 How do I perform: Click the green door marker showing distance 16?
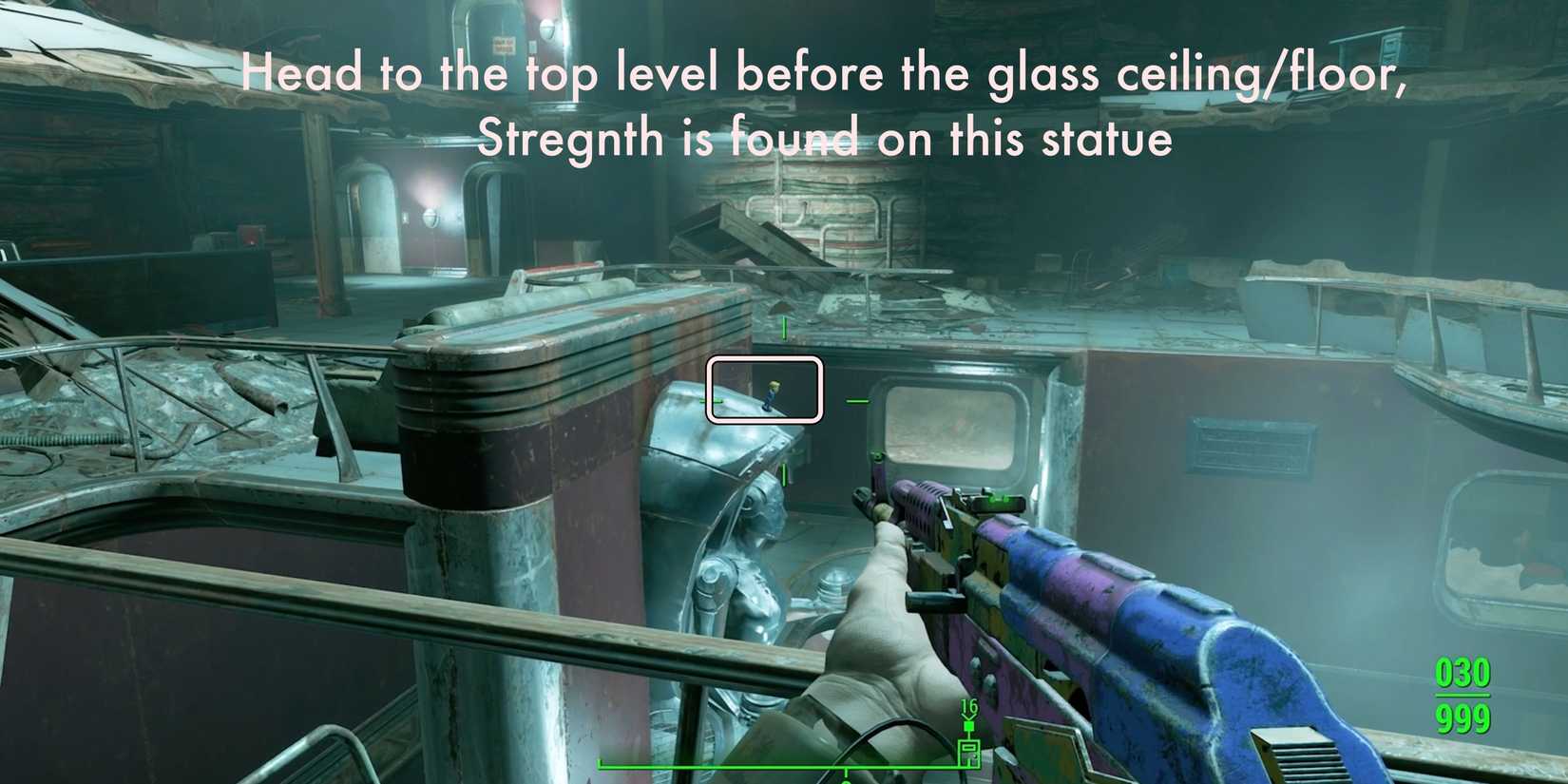(x=969, y=754)
